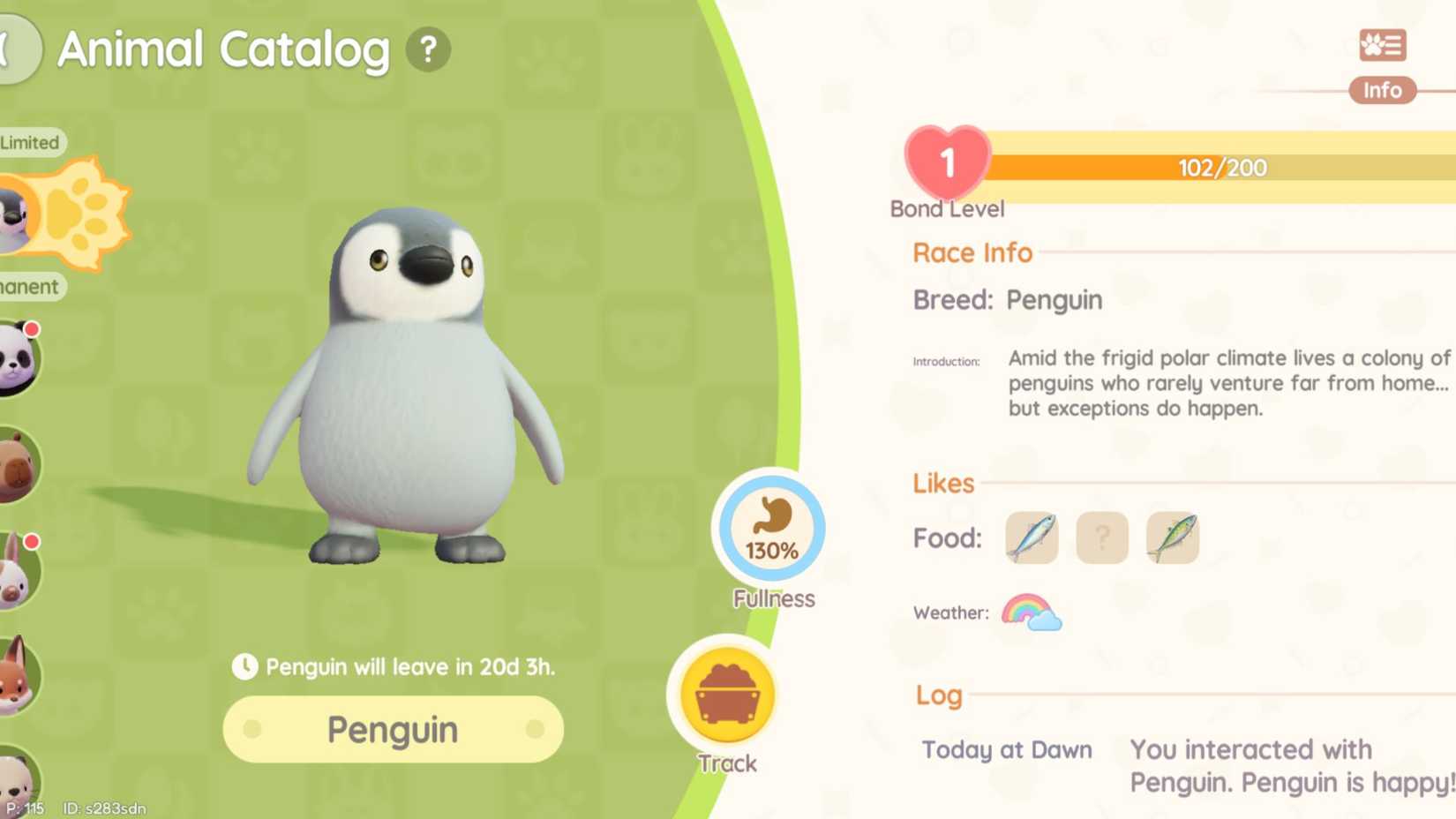Viewport: 1456px width, 819px height.
Task: Select the sardine liked food icon
Action: 1031,537
